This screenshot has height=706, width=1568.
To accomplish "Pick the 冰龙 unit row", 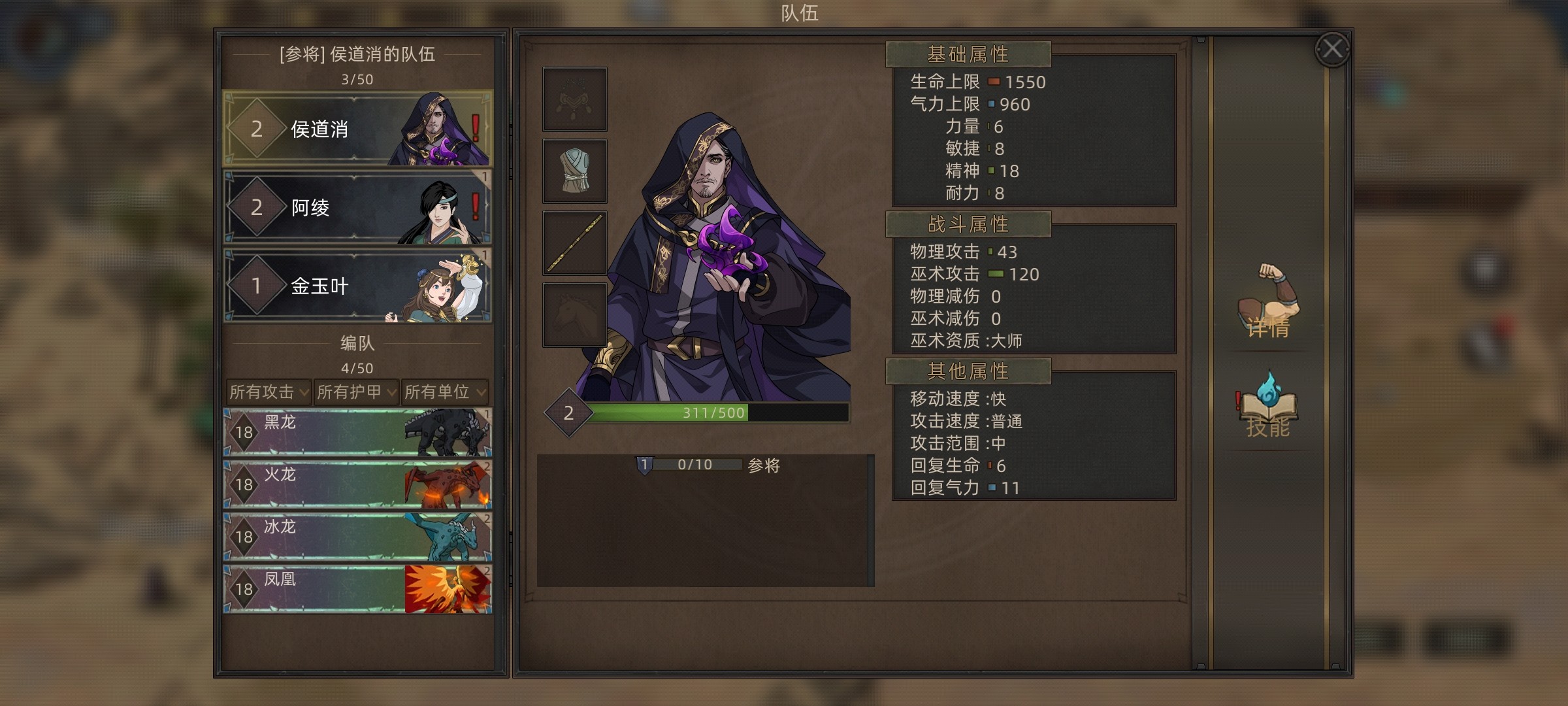I will tap(357, 537).
